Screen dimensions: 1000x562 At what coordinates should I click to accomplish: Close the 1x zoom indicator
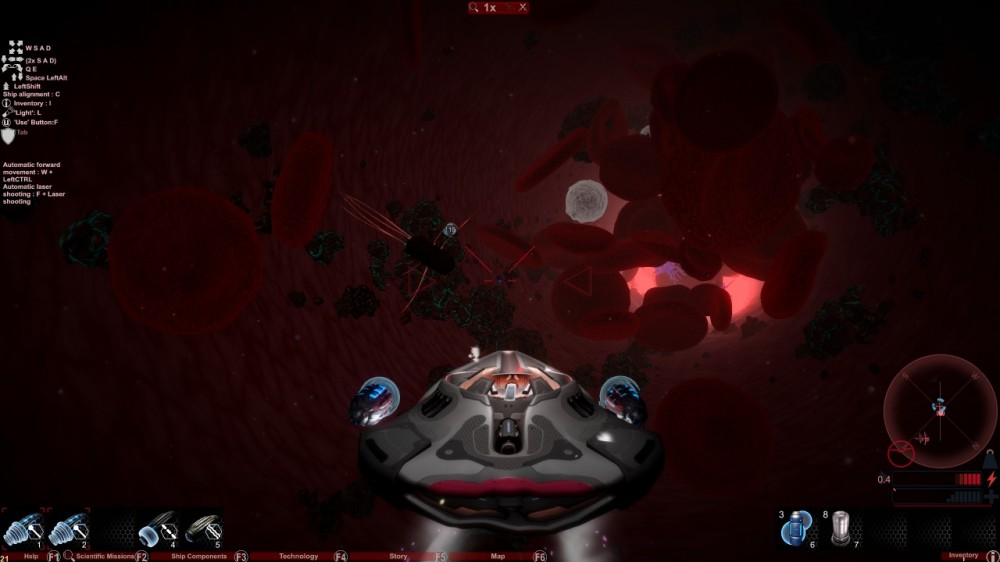coord(522,7)
